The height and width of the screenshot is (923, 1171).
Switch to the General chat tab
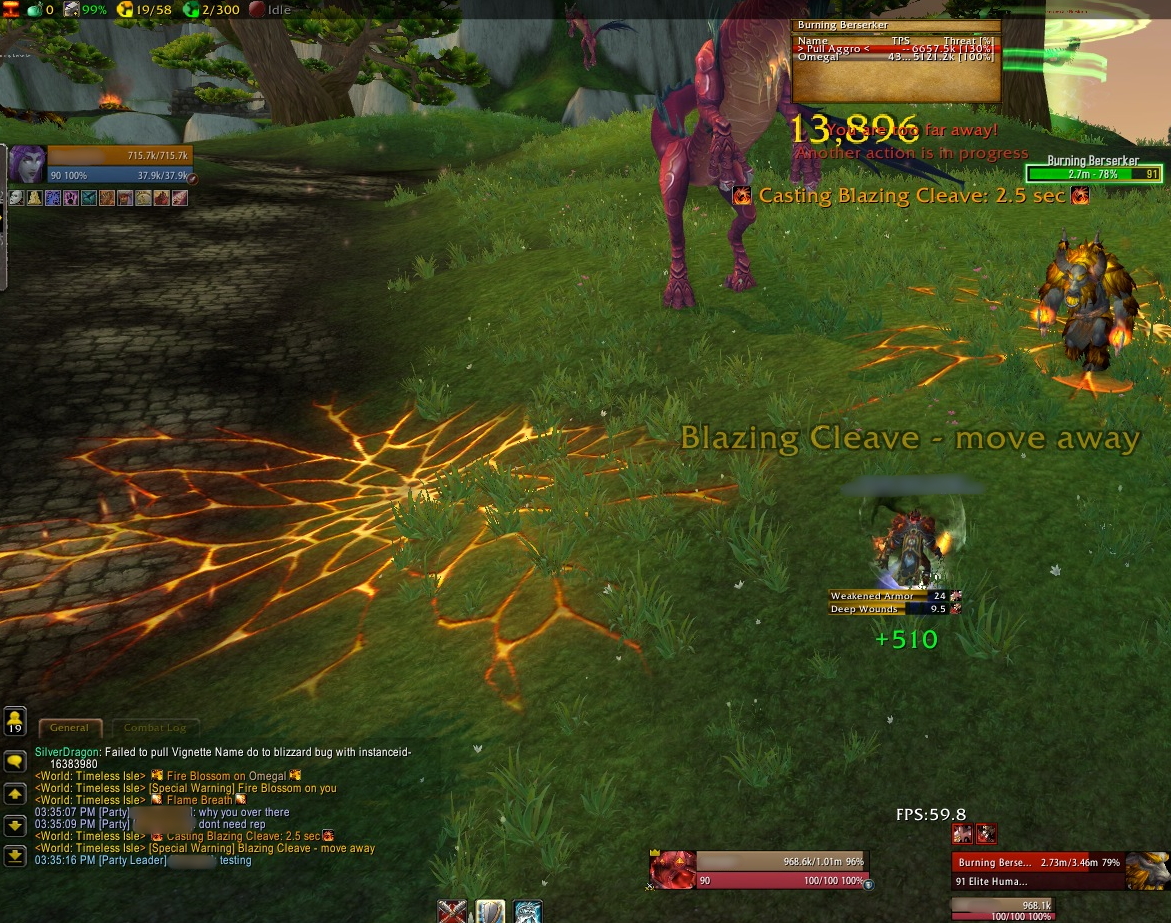70,728
